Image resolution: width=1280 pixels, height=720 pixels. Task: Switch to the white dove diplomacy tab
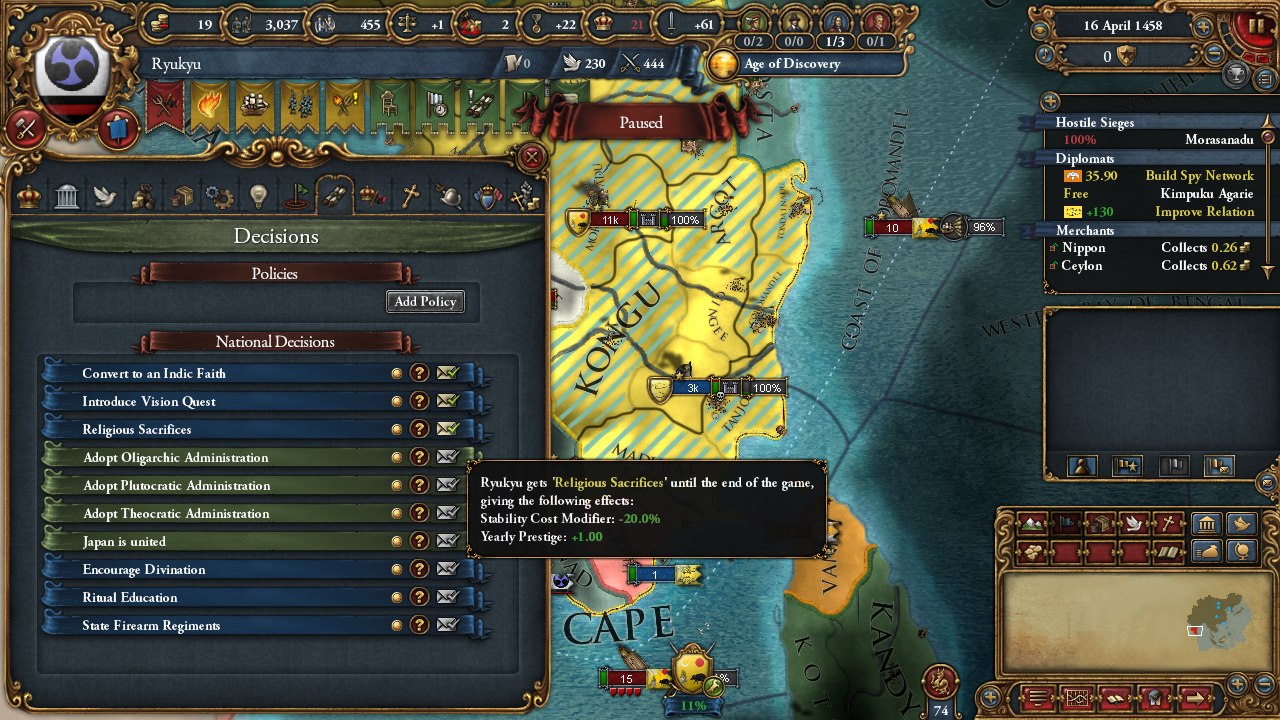tap(105, 196)
